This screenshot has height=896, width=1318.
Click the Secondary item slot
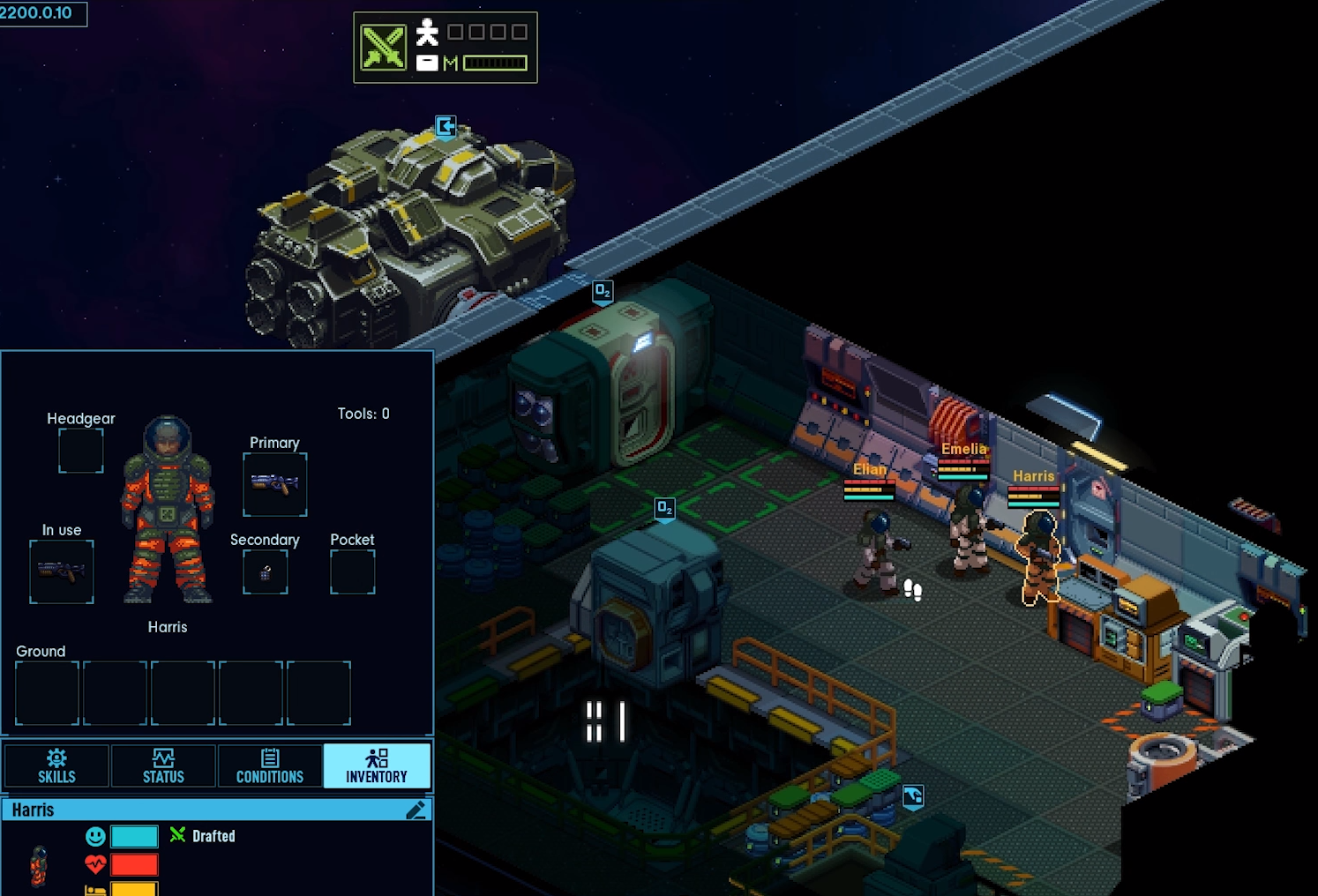[266, 572]
